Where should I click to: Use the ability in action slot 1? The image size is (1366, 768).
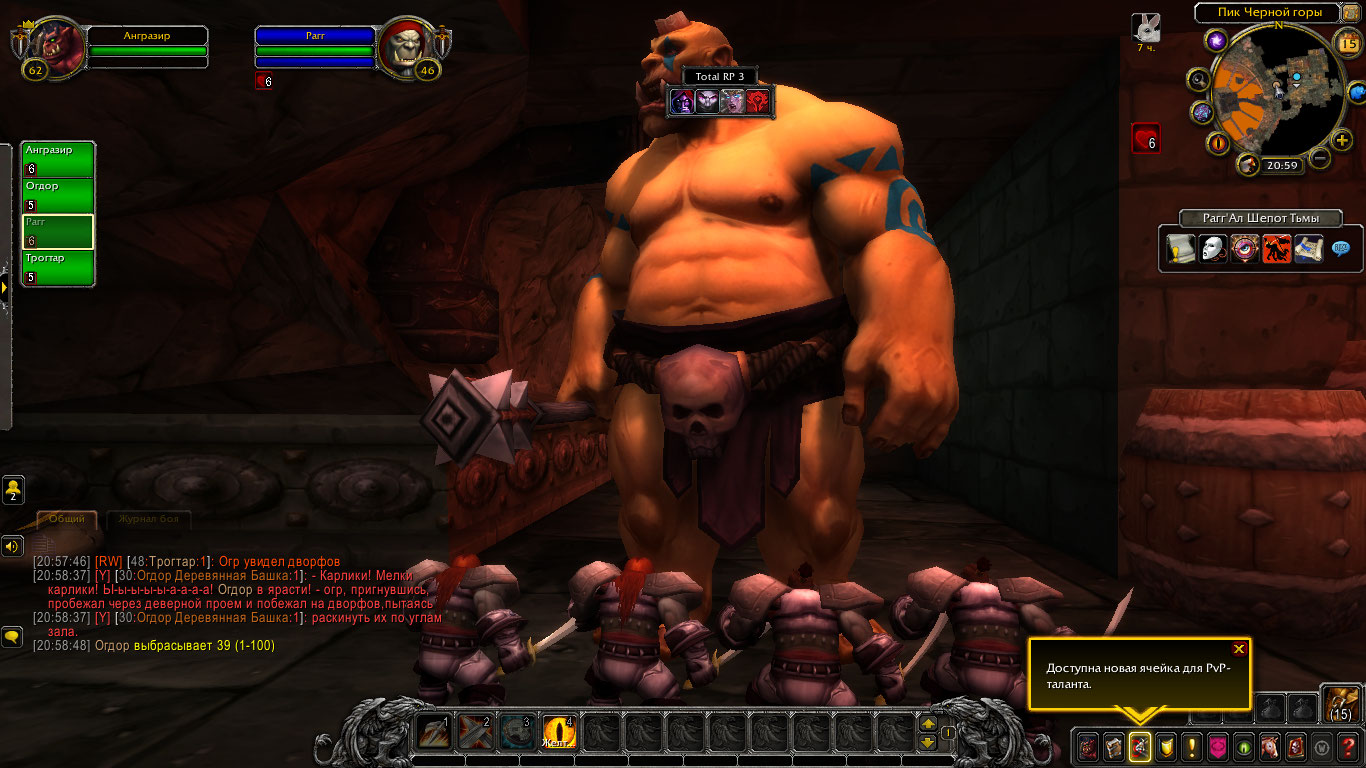click(x=433, y=733)
